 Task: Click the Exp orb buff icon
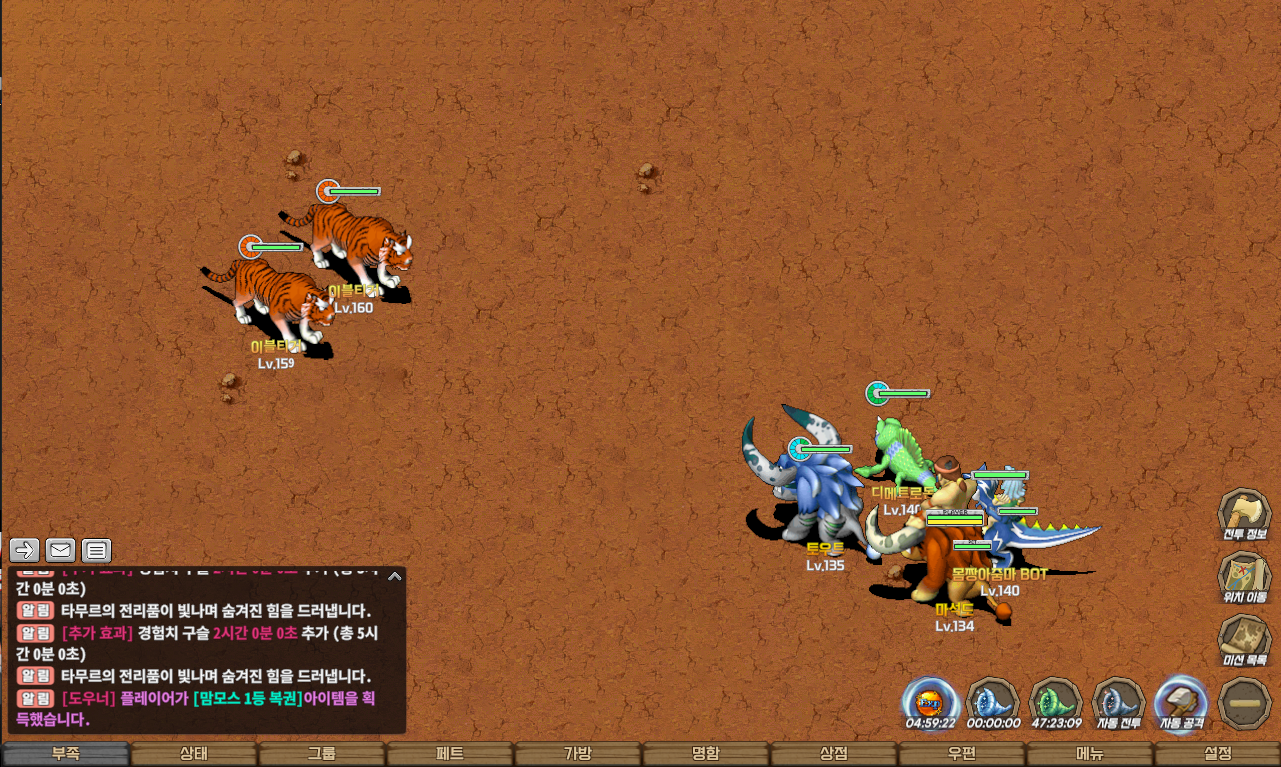930,702
